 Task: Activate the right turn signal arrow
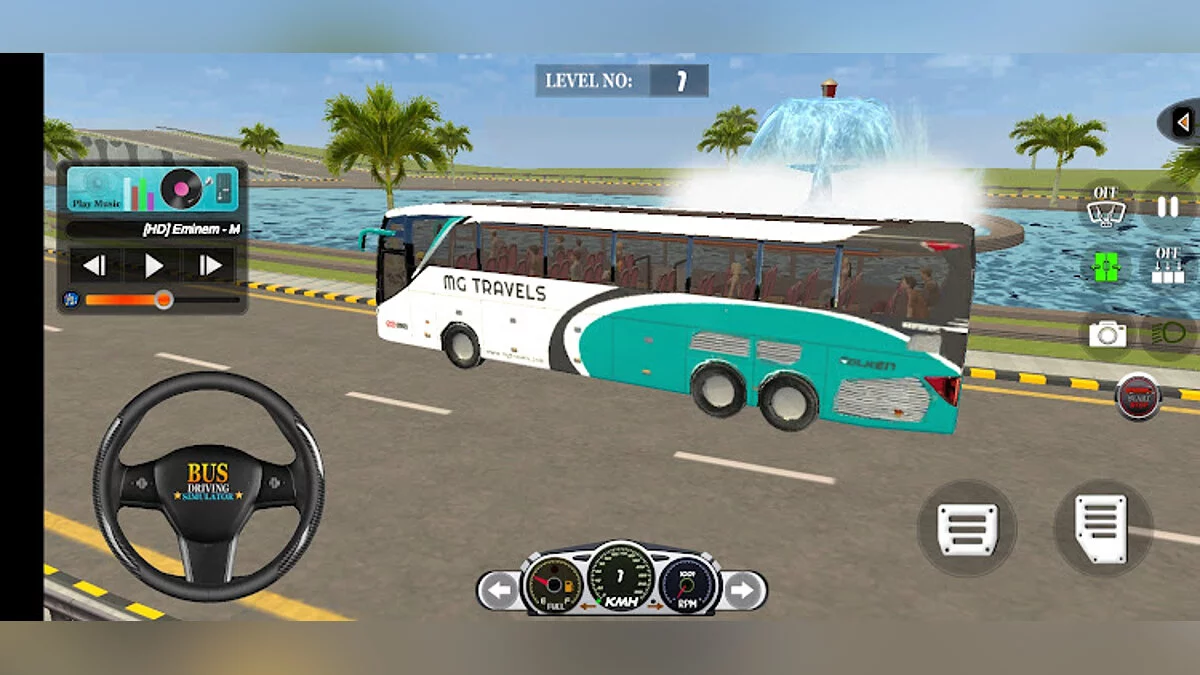[741, 591]
